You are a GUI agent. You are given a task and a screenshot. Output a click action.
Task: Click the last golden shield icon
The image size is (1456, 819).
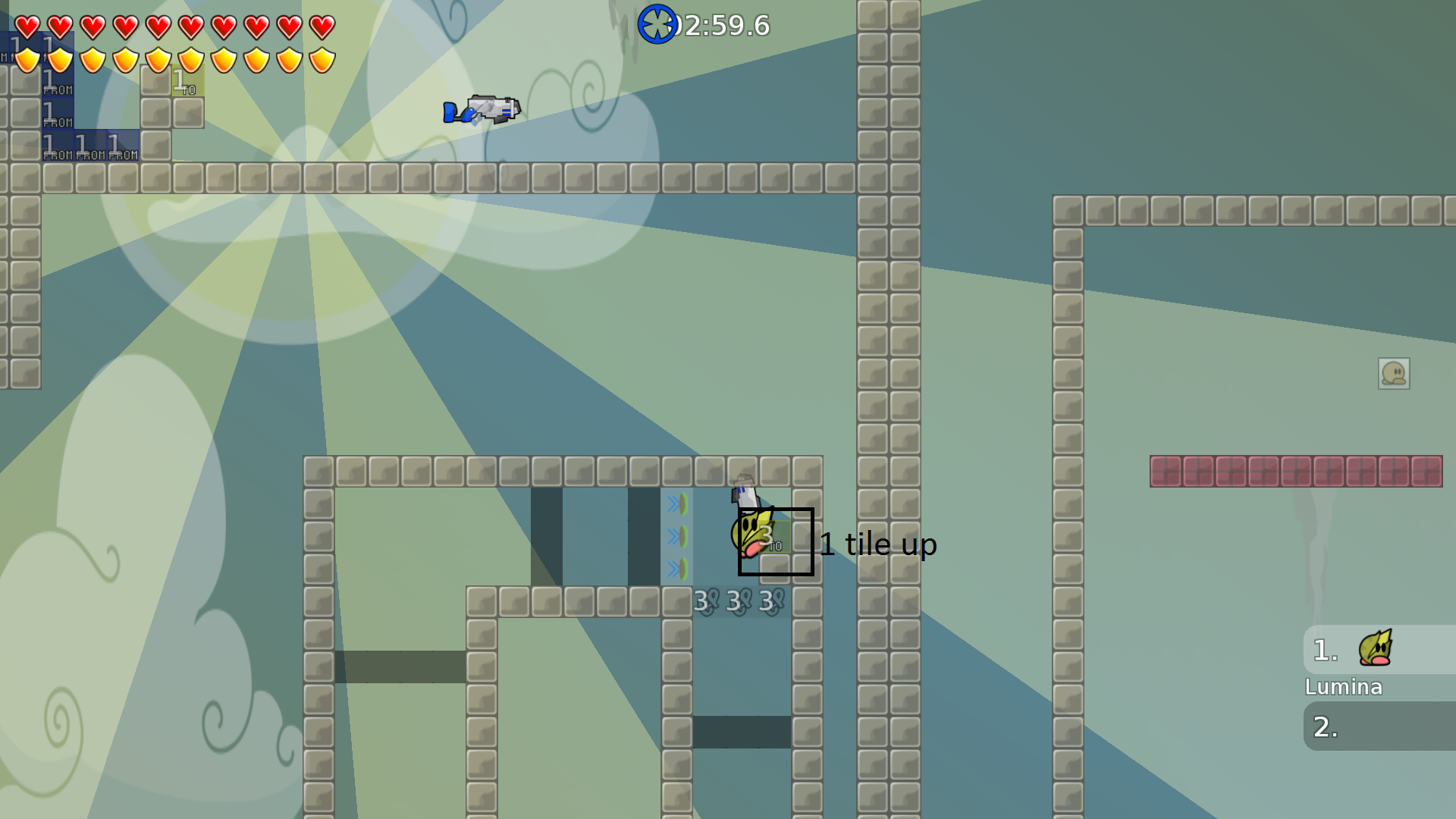click(x=322, y=60)
